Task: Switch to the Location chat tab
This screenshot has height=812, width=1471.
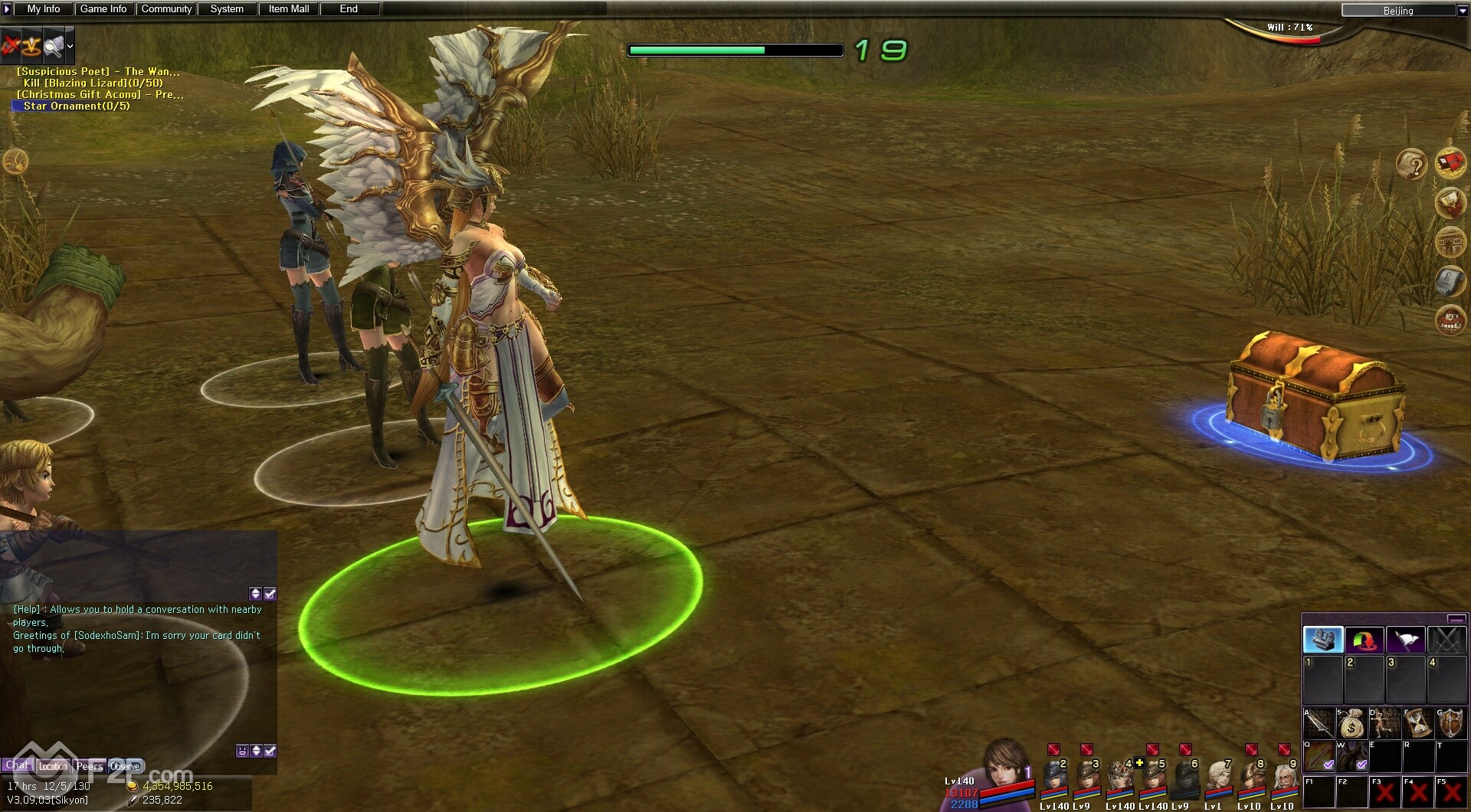Action: pos(53,766)
